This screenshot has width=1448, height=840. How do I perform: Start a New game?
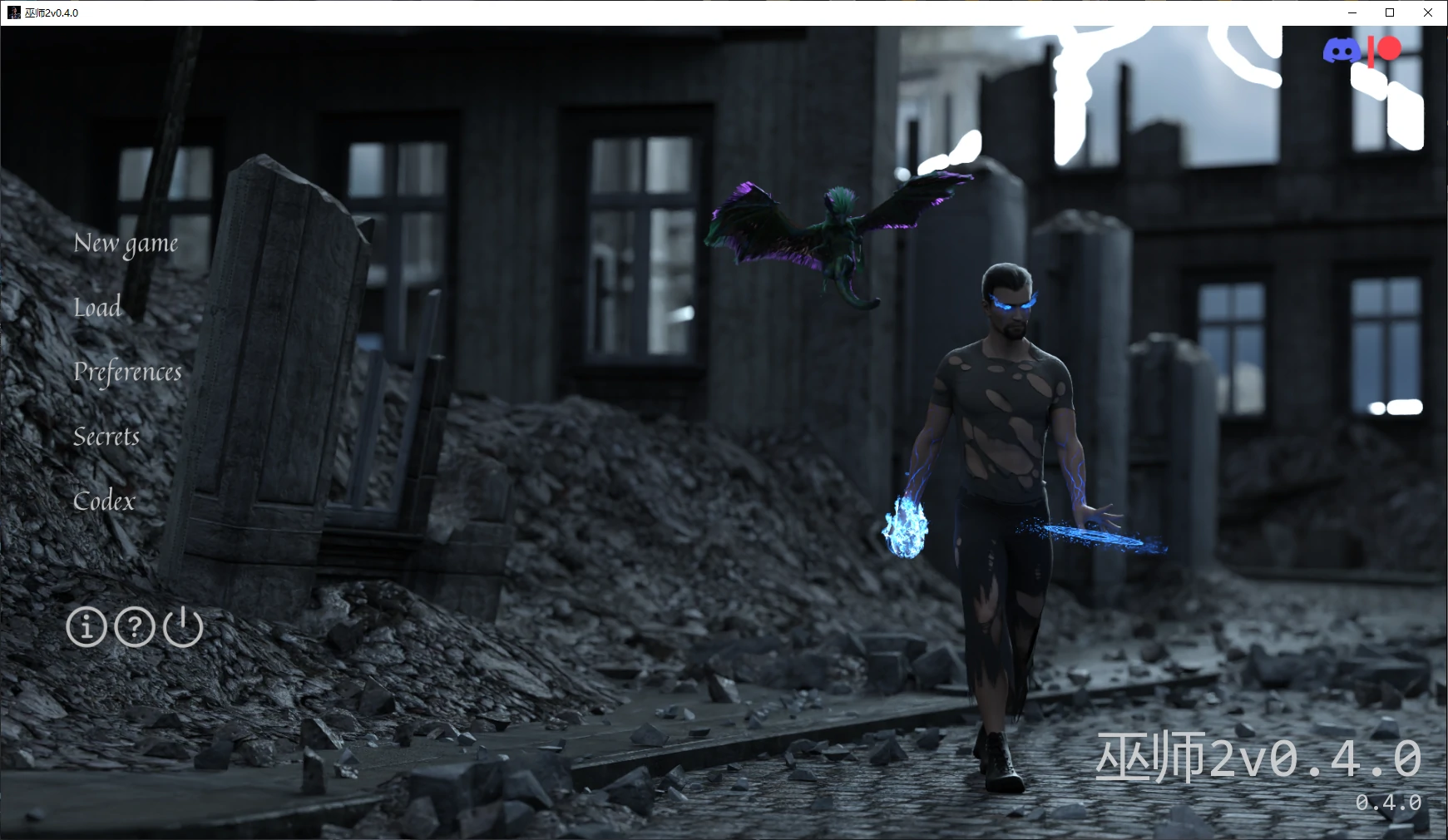click(x=126, y=243)
